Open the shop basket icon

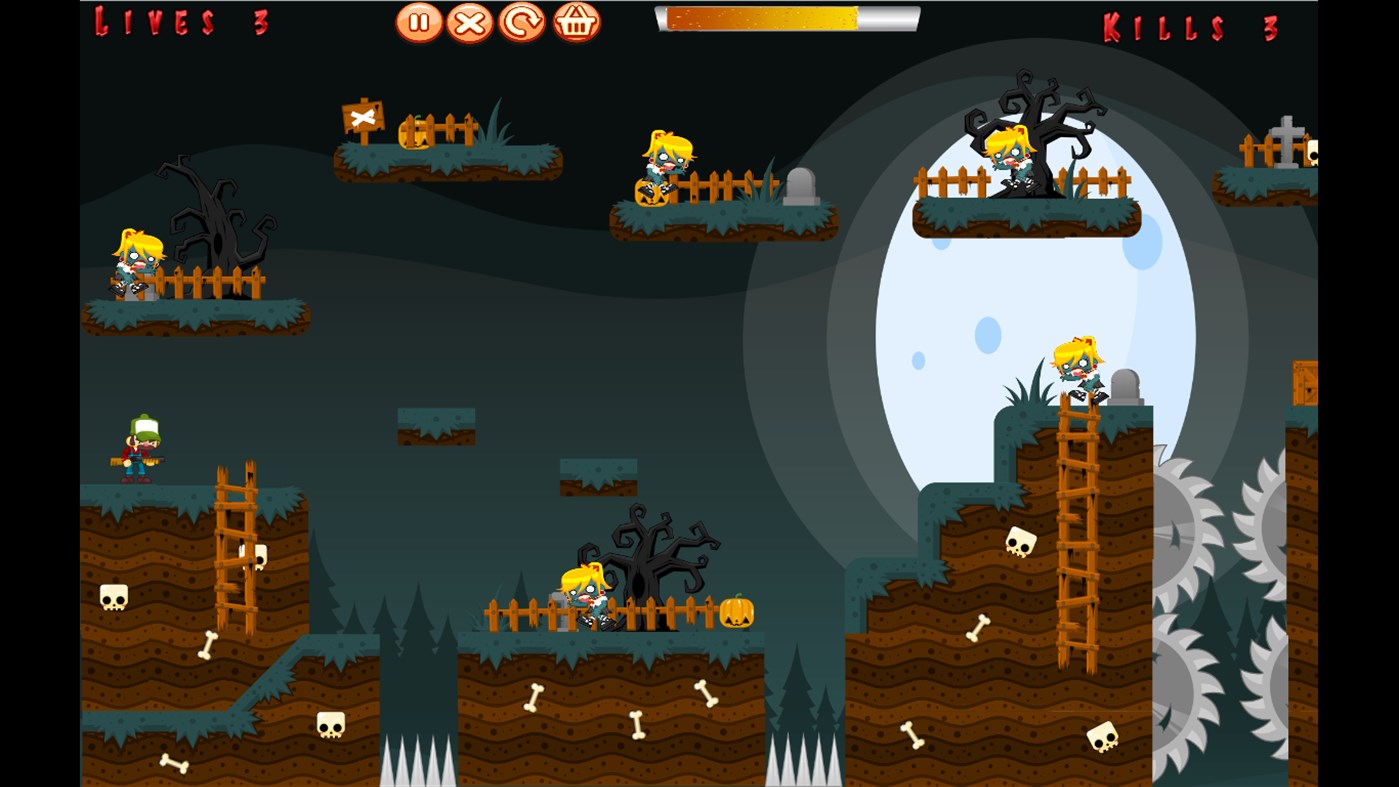coord(573,21)
